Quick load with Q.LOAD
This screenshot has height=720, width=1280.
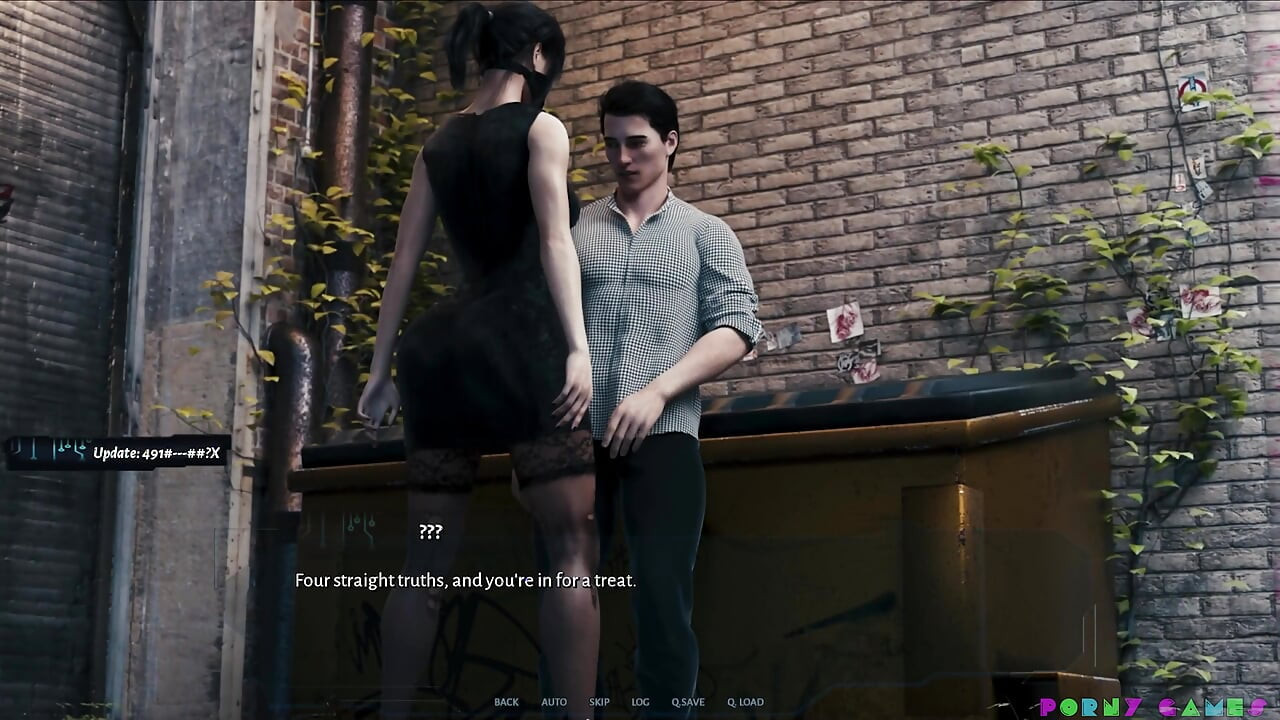[745, 702]
